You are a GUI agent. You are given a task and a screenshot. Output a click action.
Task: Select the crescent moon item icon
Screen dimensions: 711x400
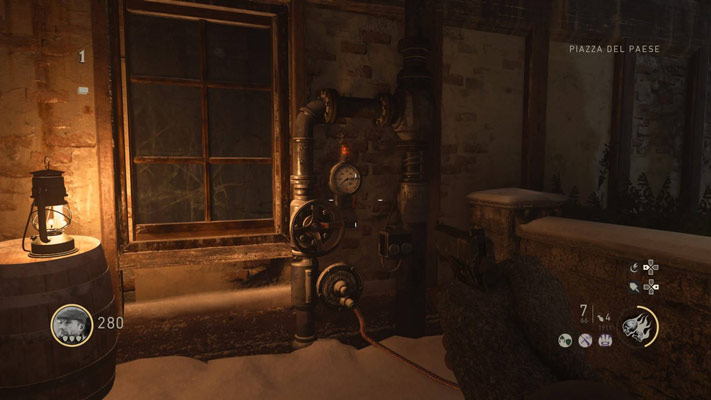635,267
